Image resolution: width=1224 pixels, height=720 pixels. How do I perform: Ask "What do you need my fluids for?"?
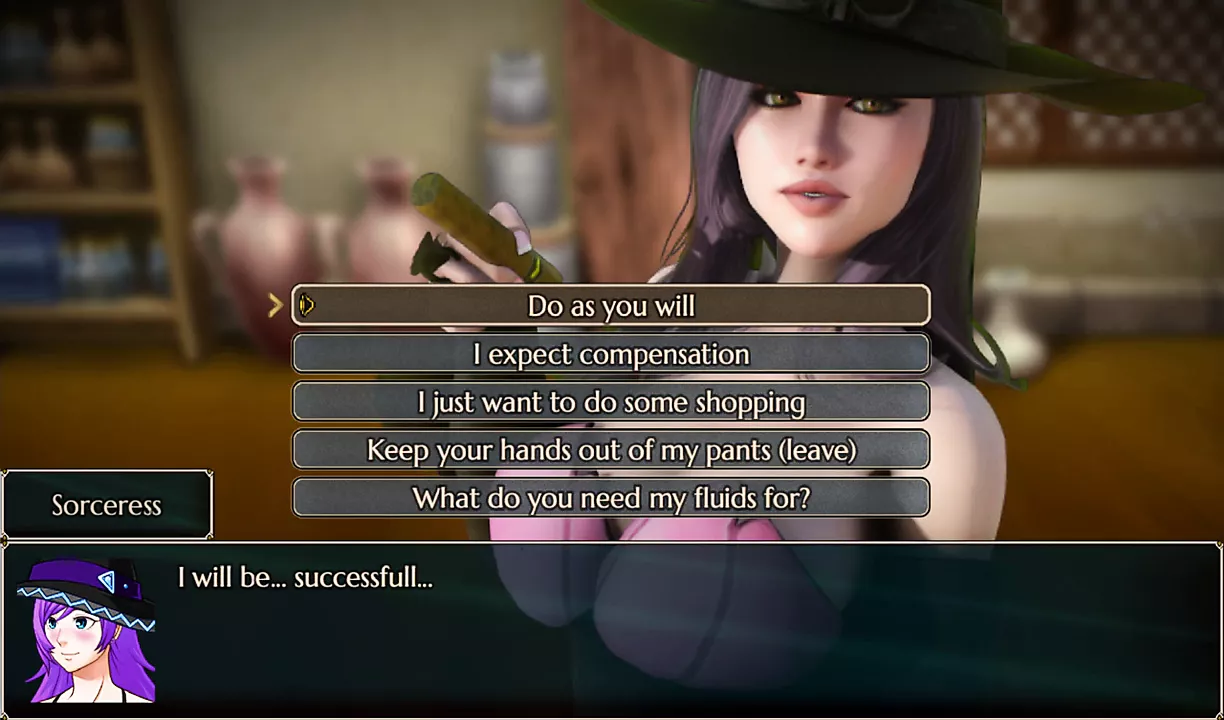pyautogui.click(x=611, y=498)
